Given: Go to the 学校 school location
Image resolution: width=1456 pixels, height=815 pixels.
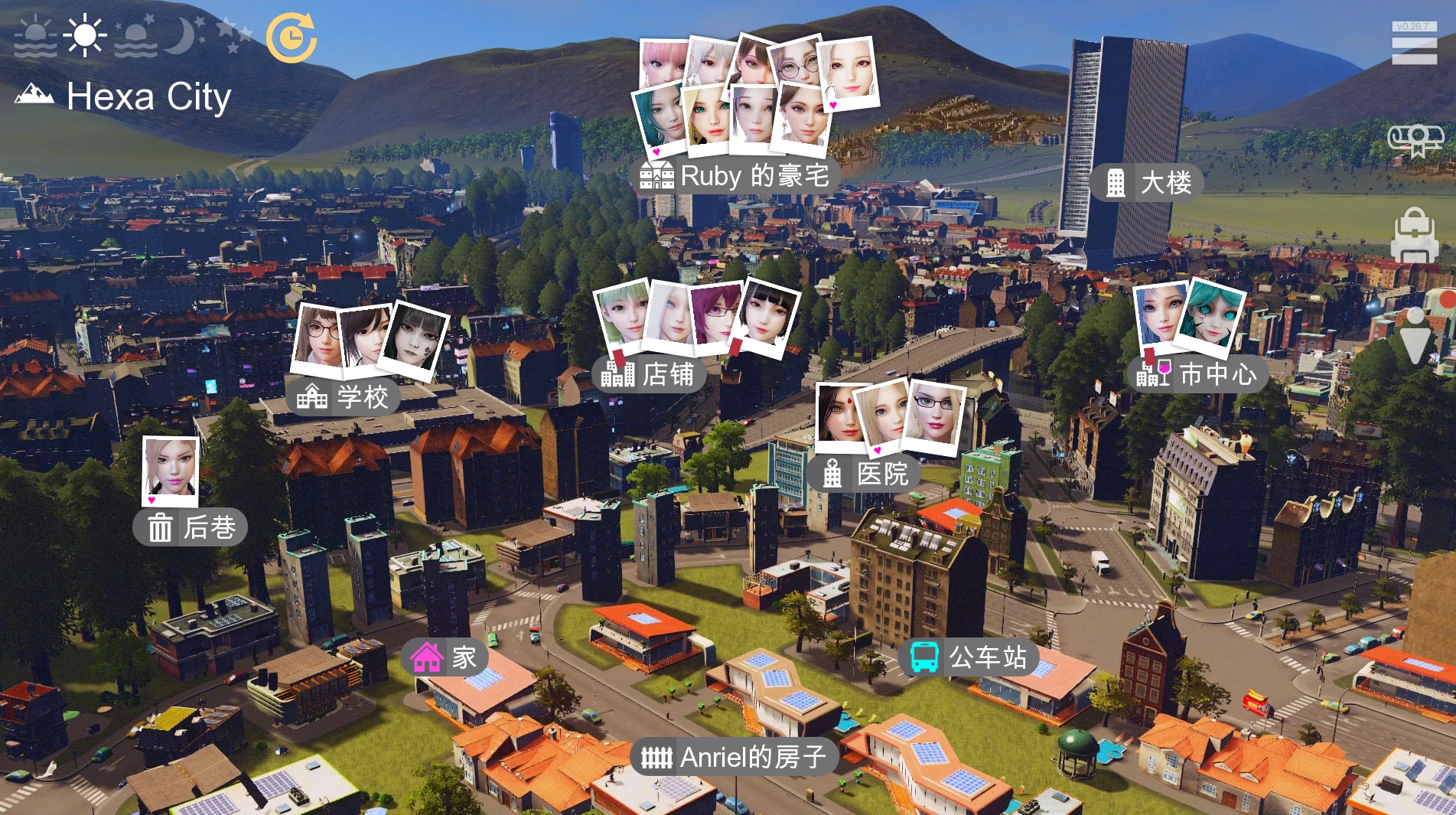Looking at the screenshot, I should (343, 397).
